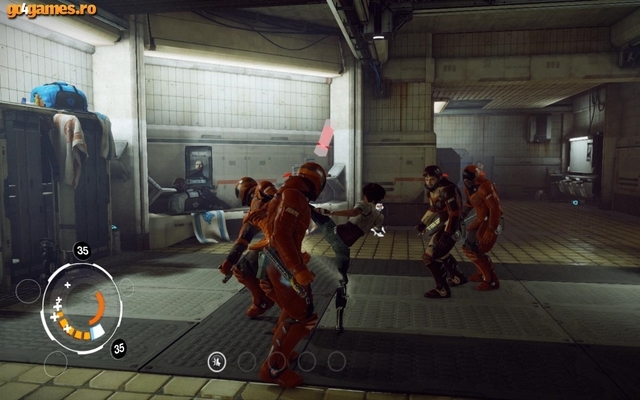This screenshot has width=640, height=400.
Task: Select the filled ability slot with figure icon
Action: (217, 361)
